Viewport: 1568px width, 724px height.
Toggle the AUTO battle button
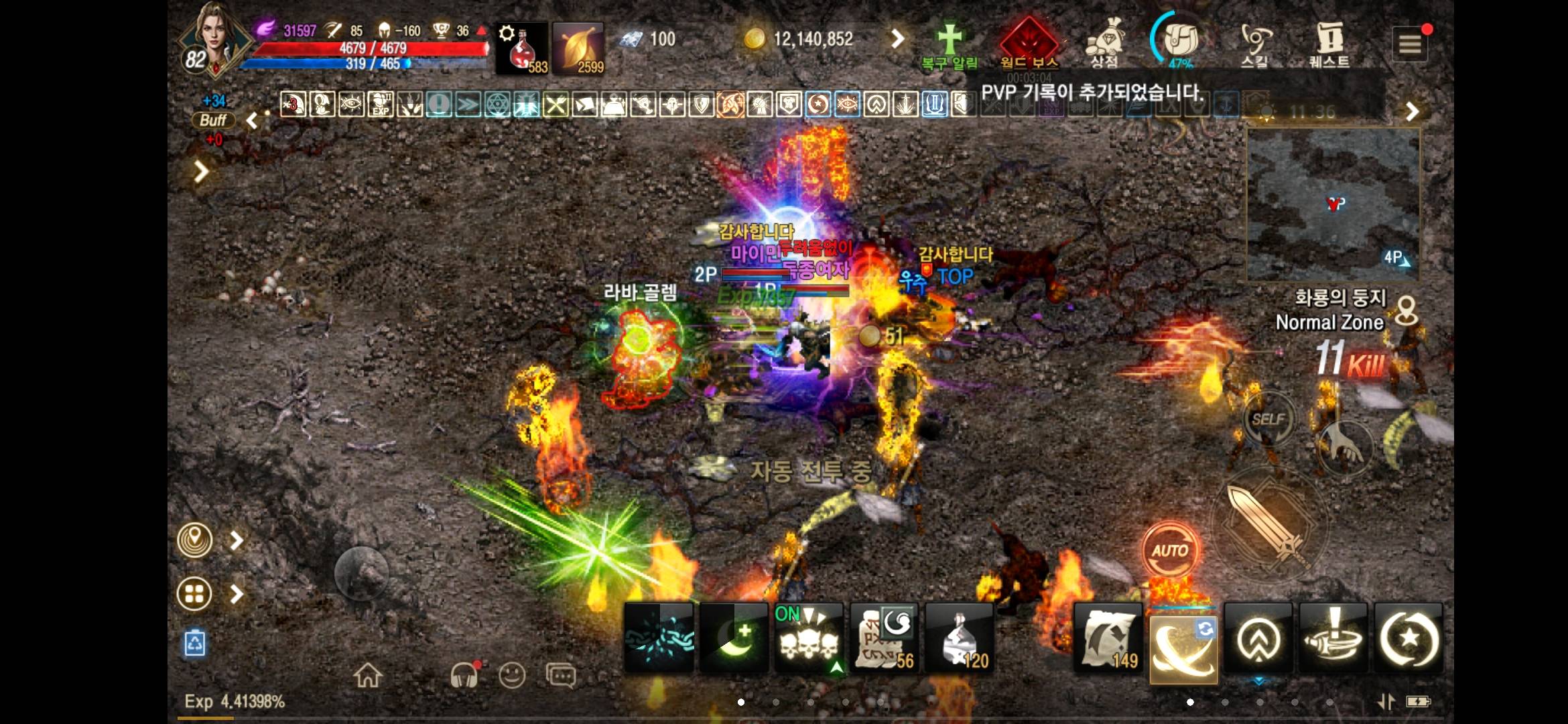tap(1170, 551)
